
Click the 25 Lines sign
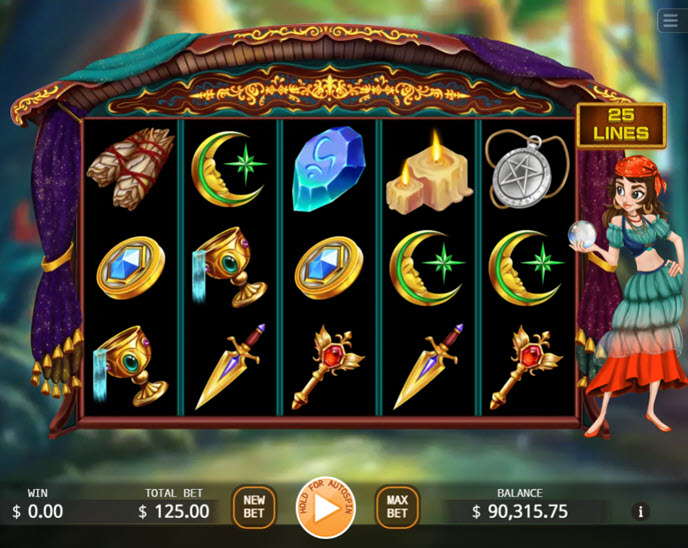point(621,125)
